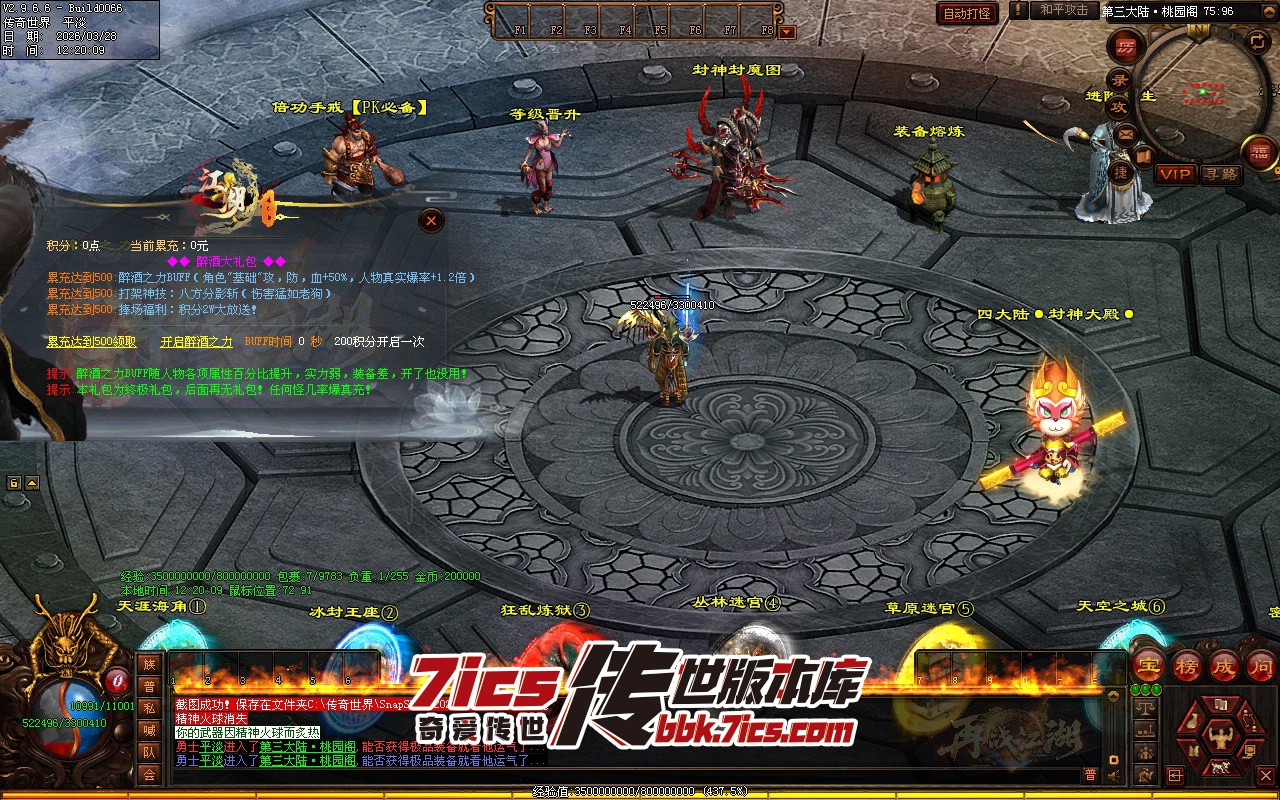Open the VIP panel

pyautogui.click(x=1176, y=174)
